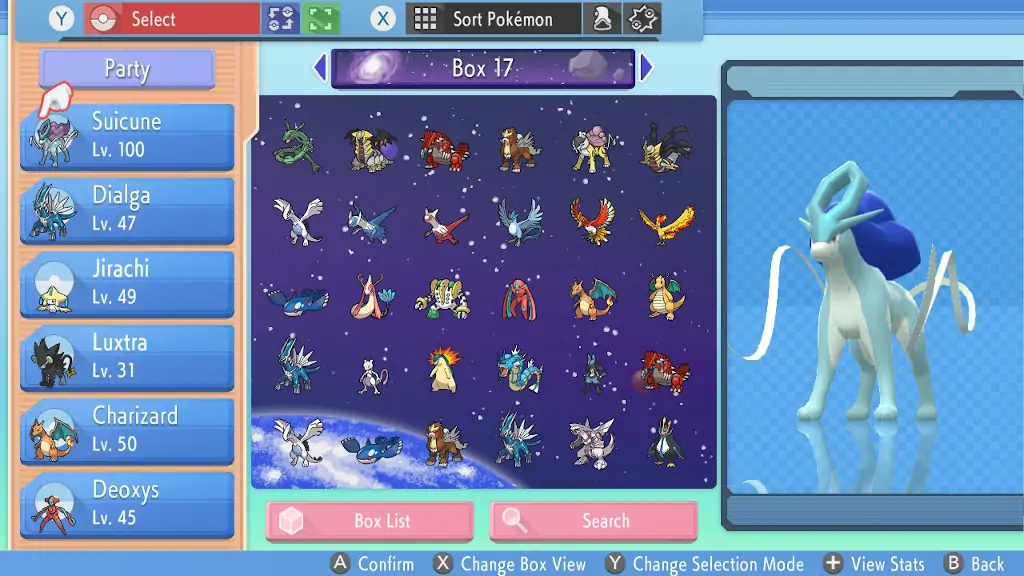1024x576 pixels.
Task: Advance to the next box with right arrow
Action: [646, 68]
